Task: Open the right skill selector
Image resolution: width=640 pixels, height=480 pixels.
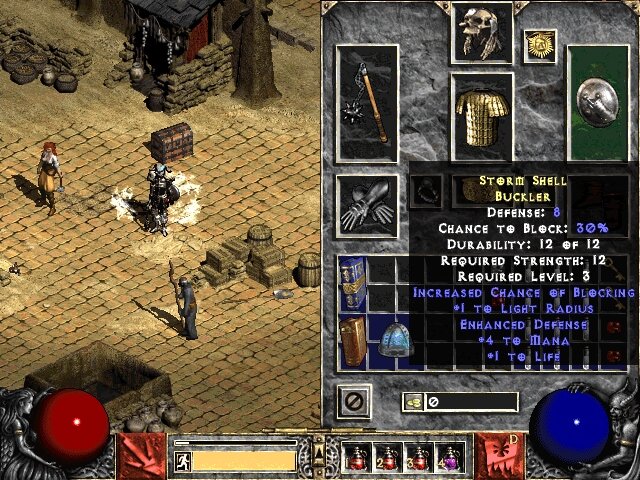Action: point(499,455)
